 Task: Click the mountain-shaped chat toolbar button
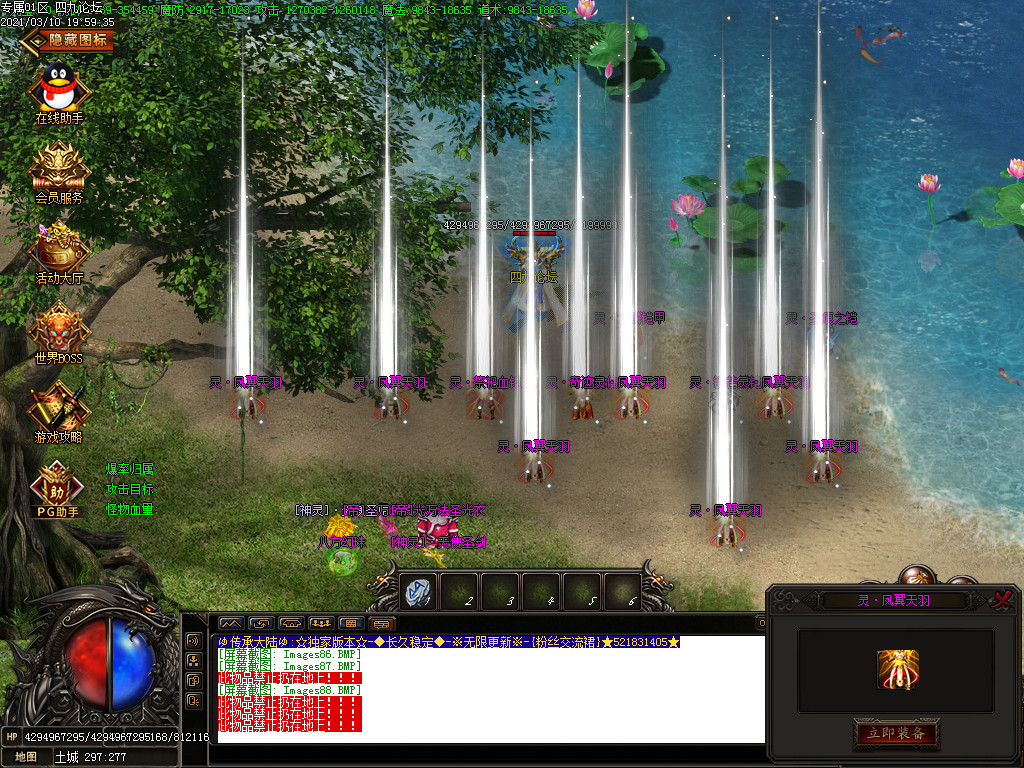click(231, 624)
